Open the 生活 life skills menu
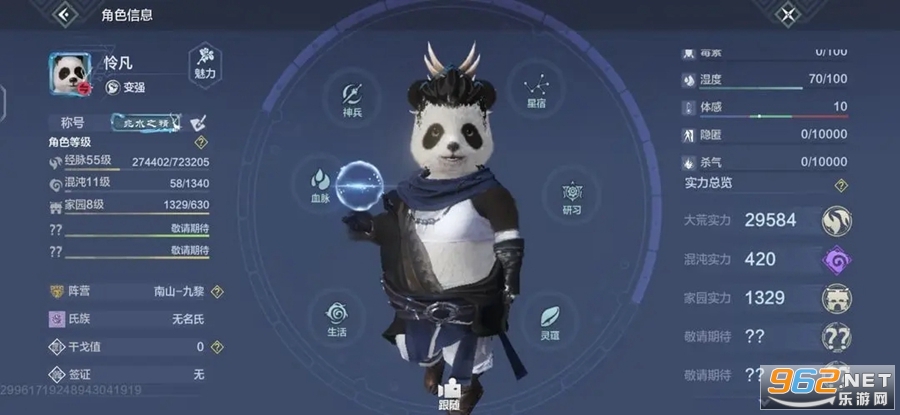Screen dimensions: 900x415 [336, 317]
